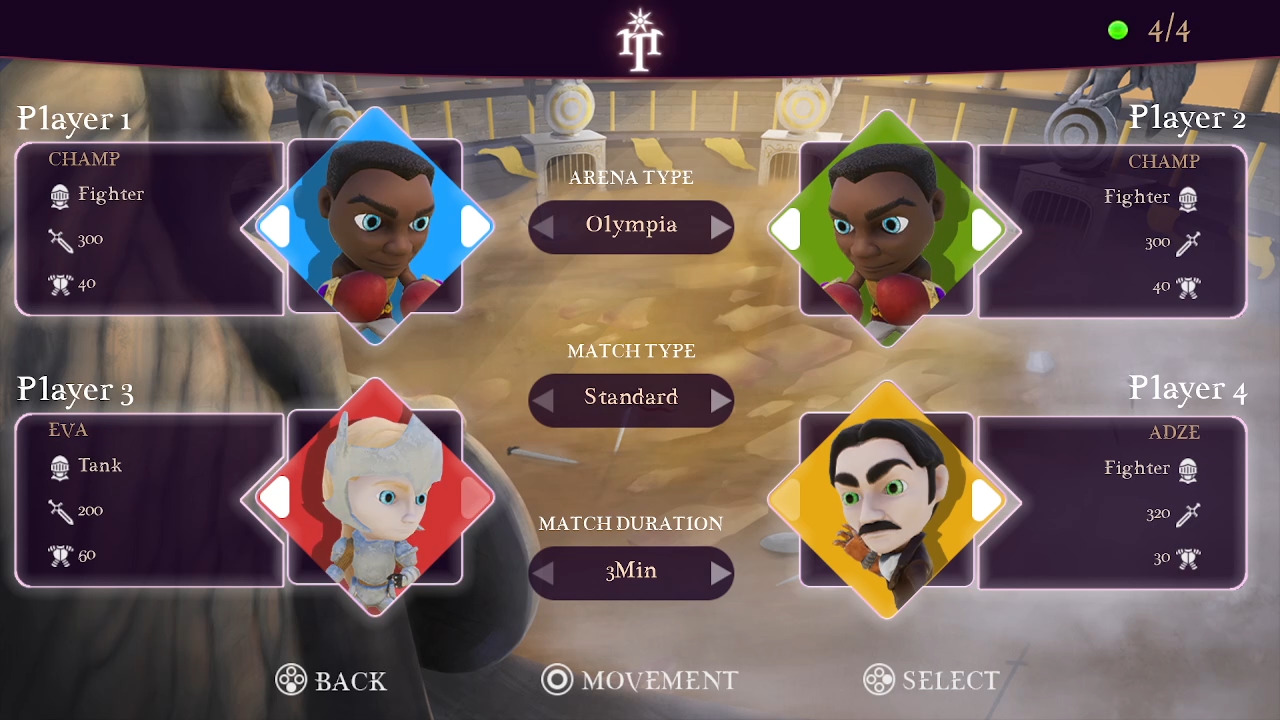Open the next Arena Type option with the right arrow
Viewport: 1280px width, 720px height.
[722, 227]
